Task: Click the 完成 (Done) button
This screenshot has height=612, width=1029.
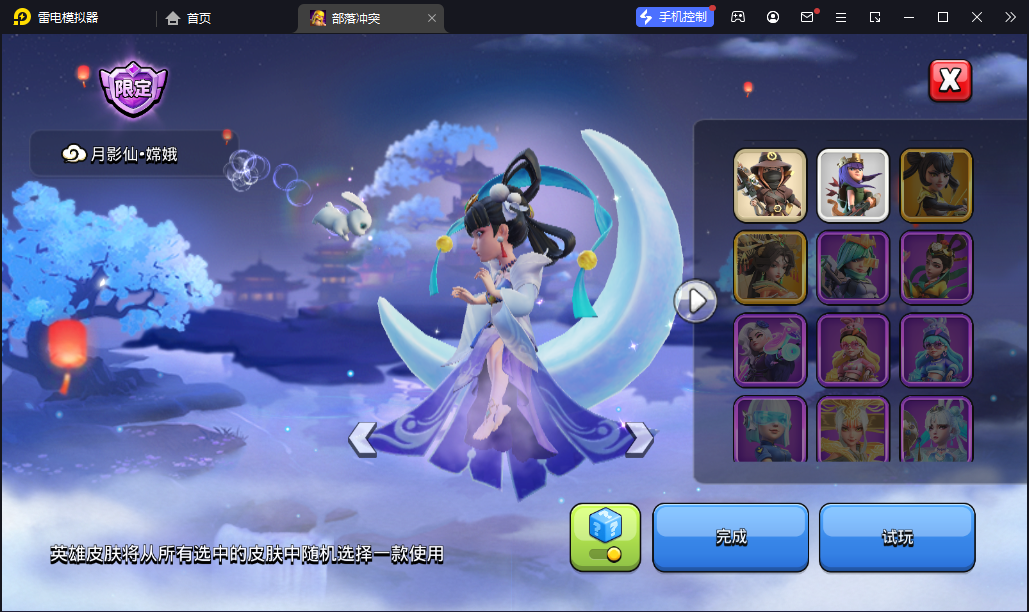Action: click(730, 537)
